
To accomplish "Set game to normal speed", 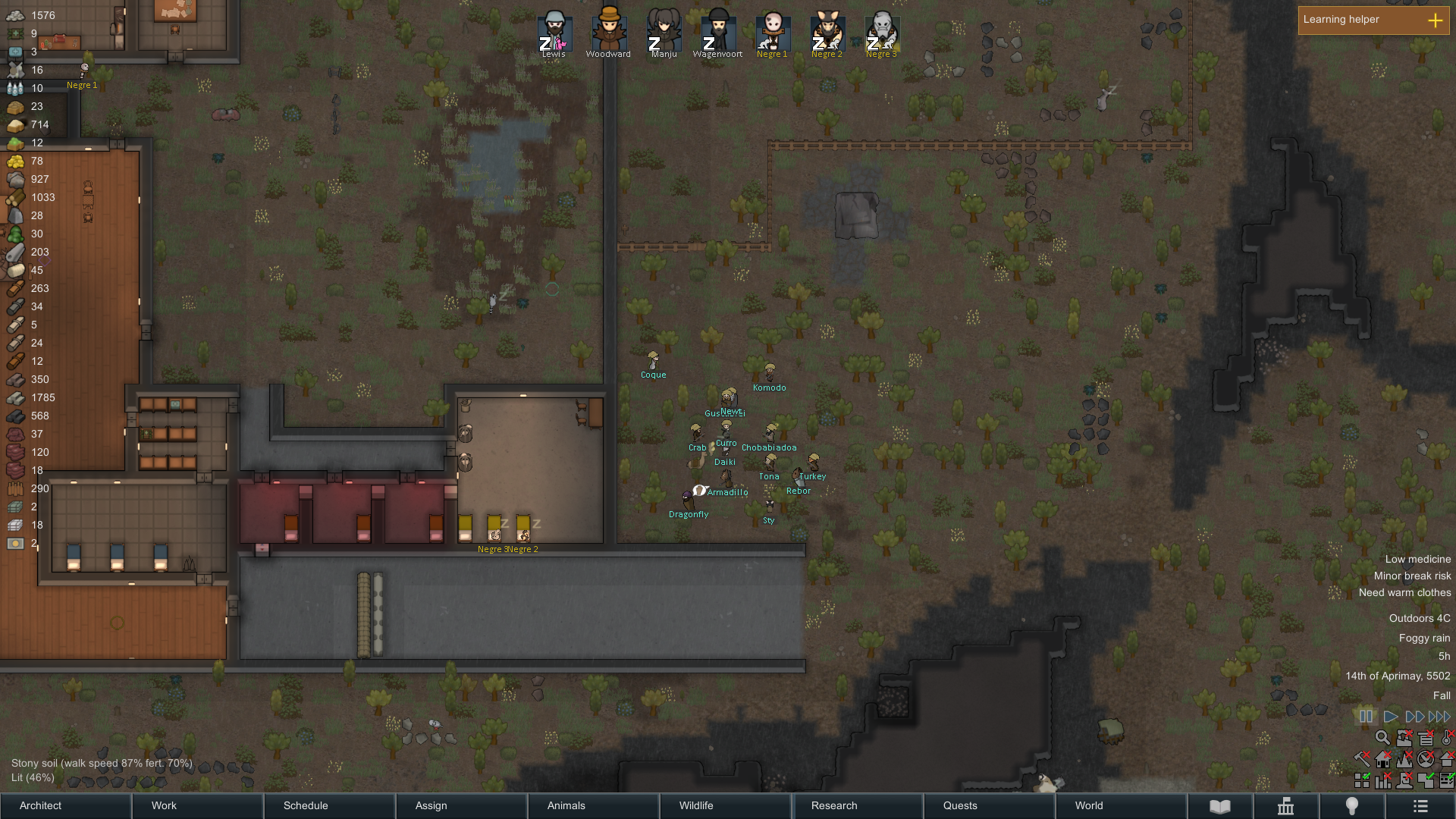I will click(1390, 717).
